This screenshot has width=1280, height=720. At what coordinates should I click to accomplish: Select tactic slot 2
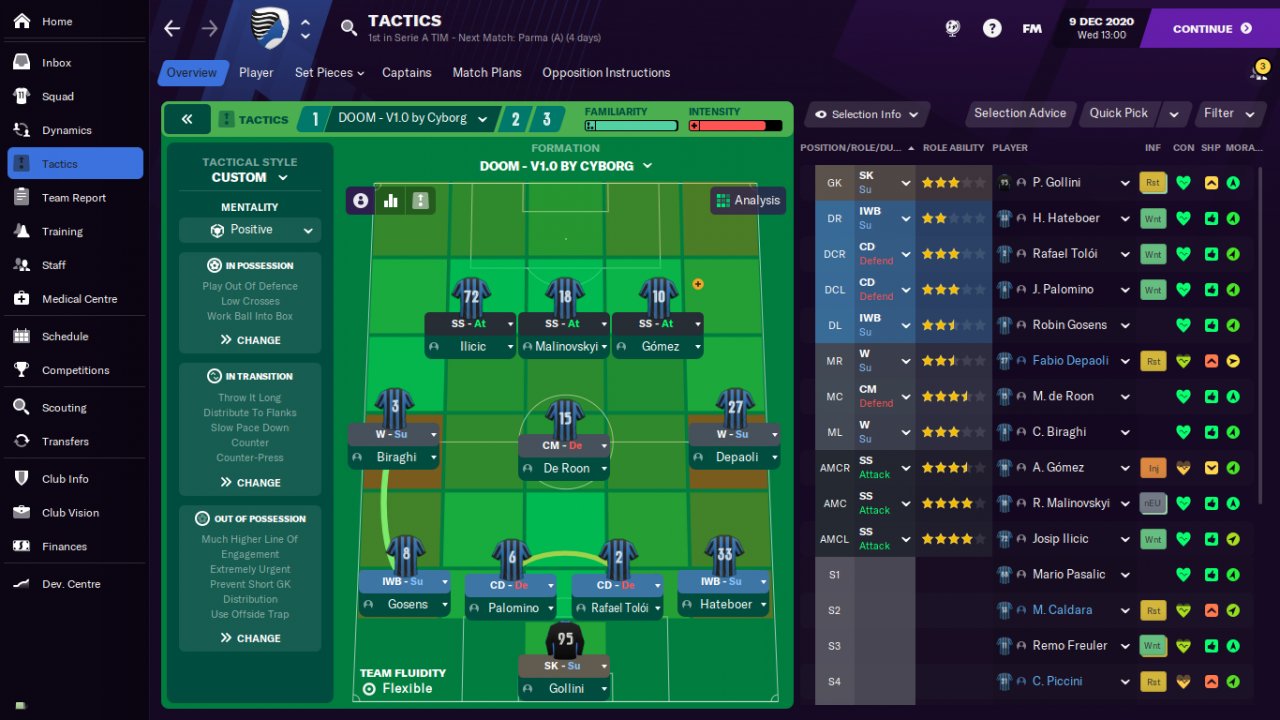click(516, 119)
